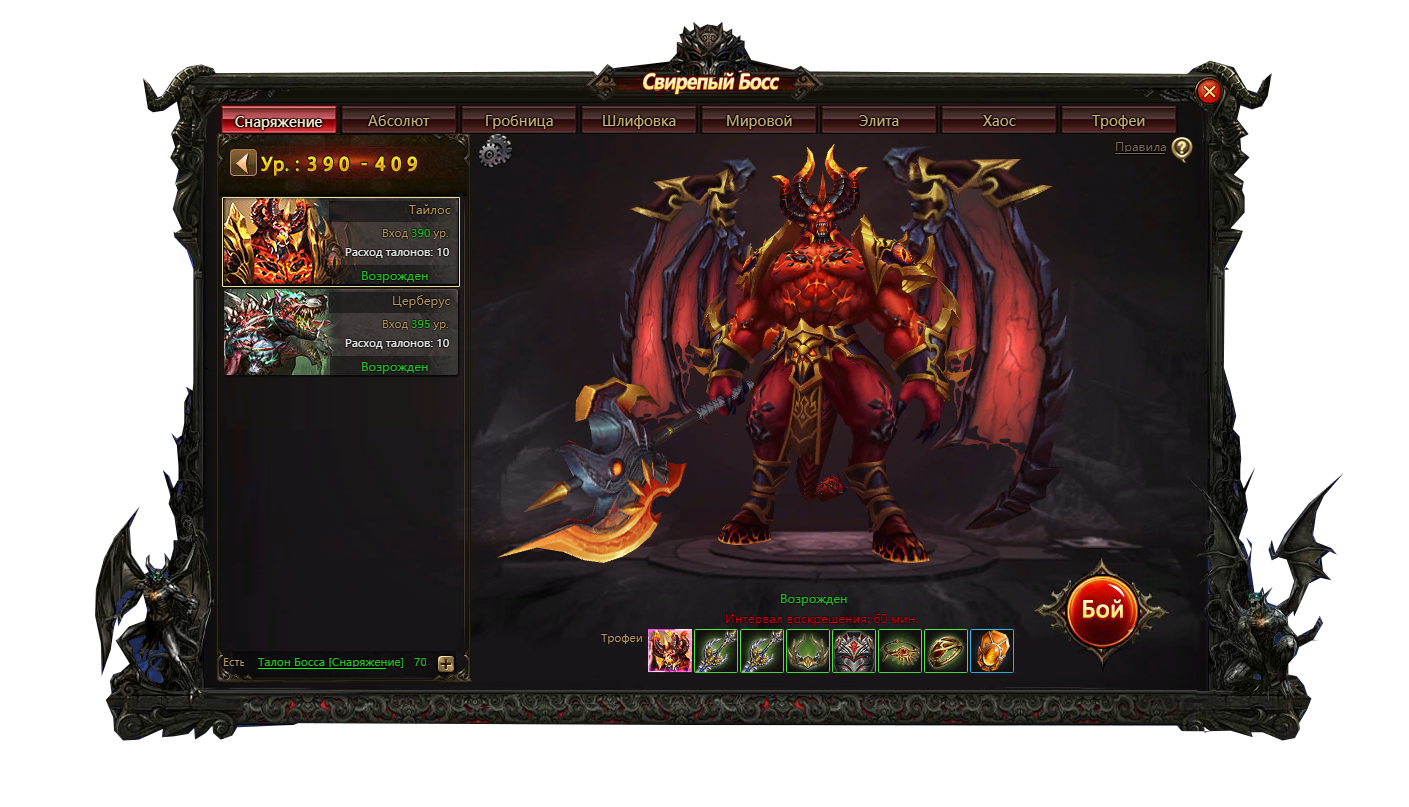Screen dimensions: 1409x807
Task: Switch to the Элита tab
Action: 878,121
